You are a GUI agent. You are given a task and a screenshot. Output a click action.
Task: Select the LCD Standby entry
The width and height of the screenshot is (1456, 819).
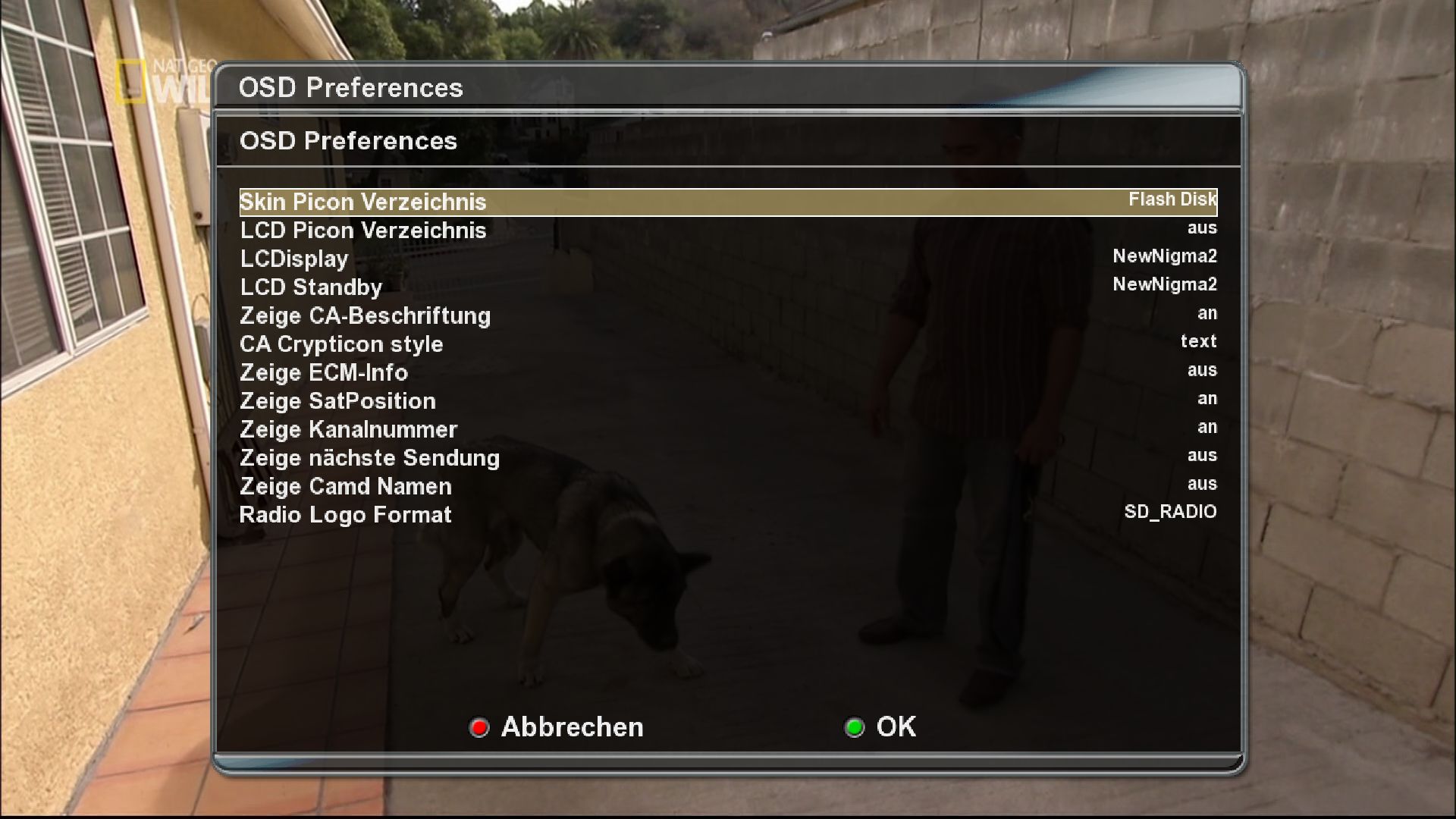pos(728,287)
